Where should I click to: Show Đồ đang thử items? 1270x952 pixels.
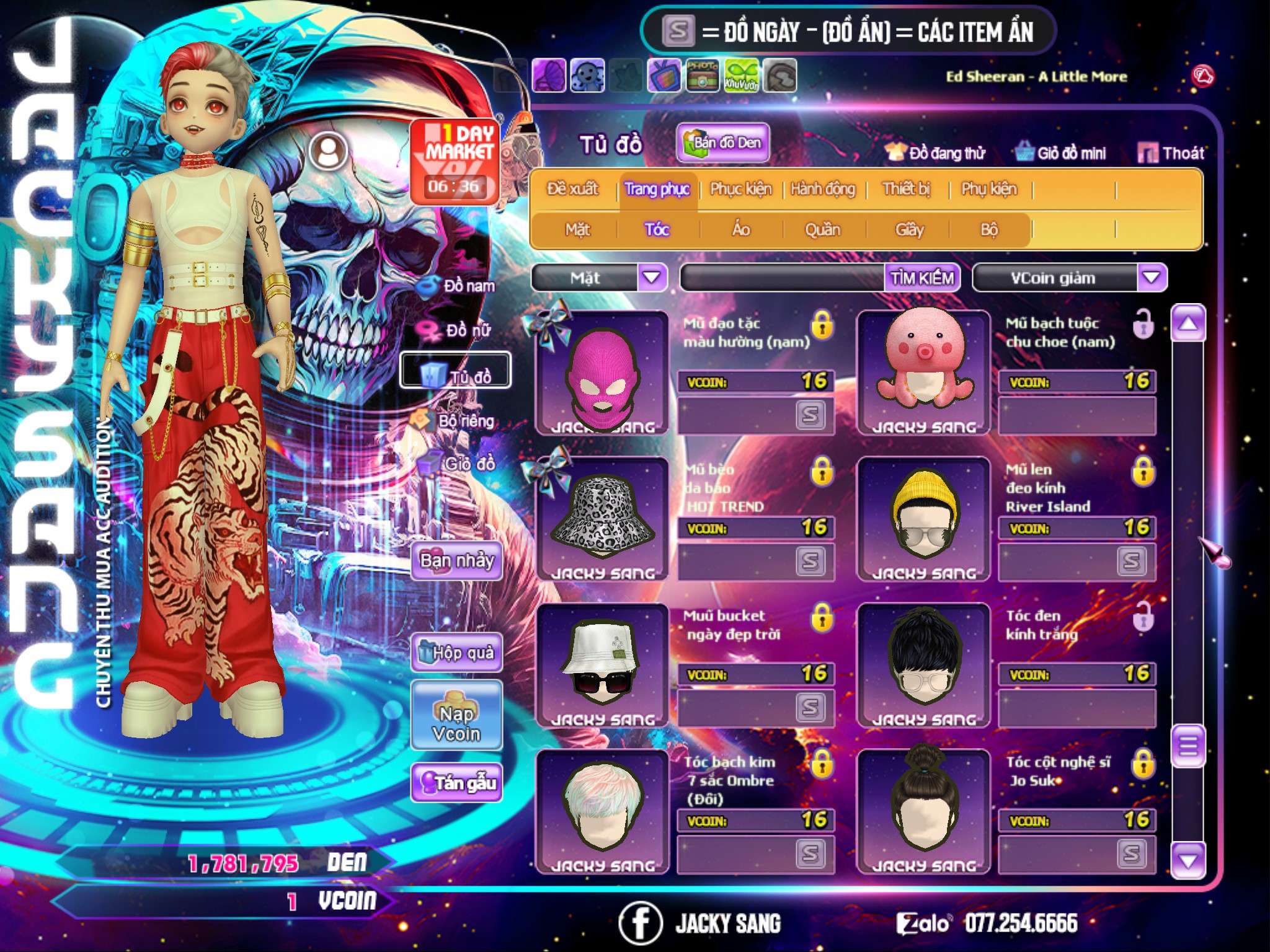(935, 153)
